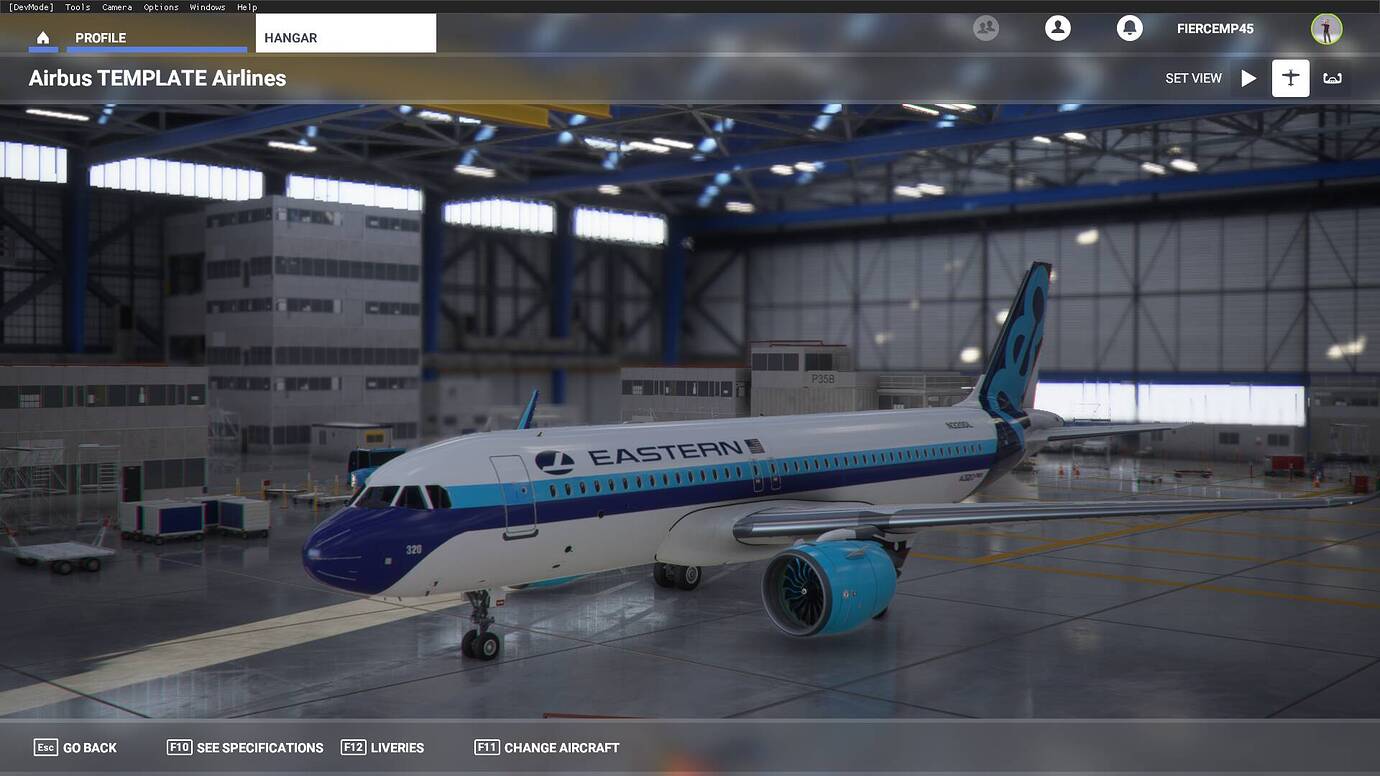Image resolution: width=1380 pixels, height=776 pixels.
Task: Click the grayed-out friends group icon
Action: pyautogui.click(x=985, y=28)
